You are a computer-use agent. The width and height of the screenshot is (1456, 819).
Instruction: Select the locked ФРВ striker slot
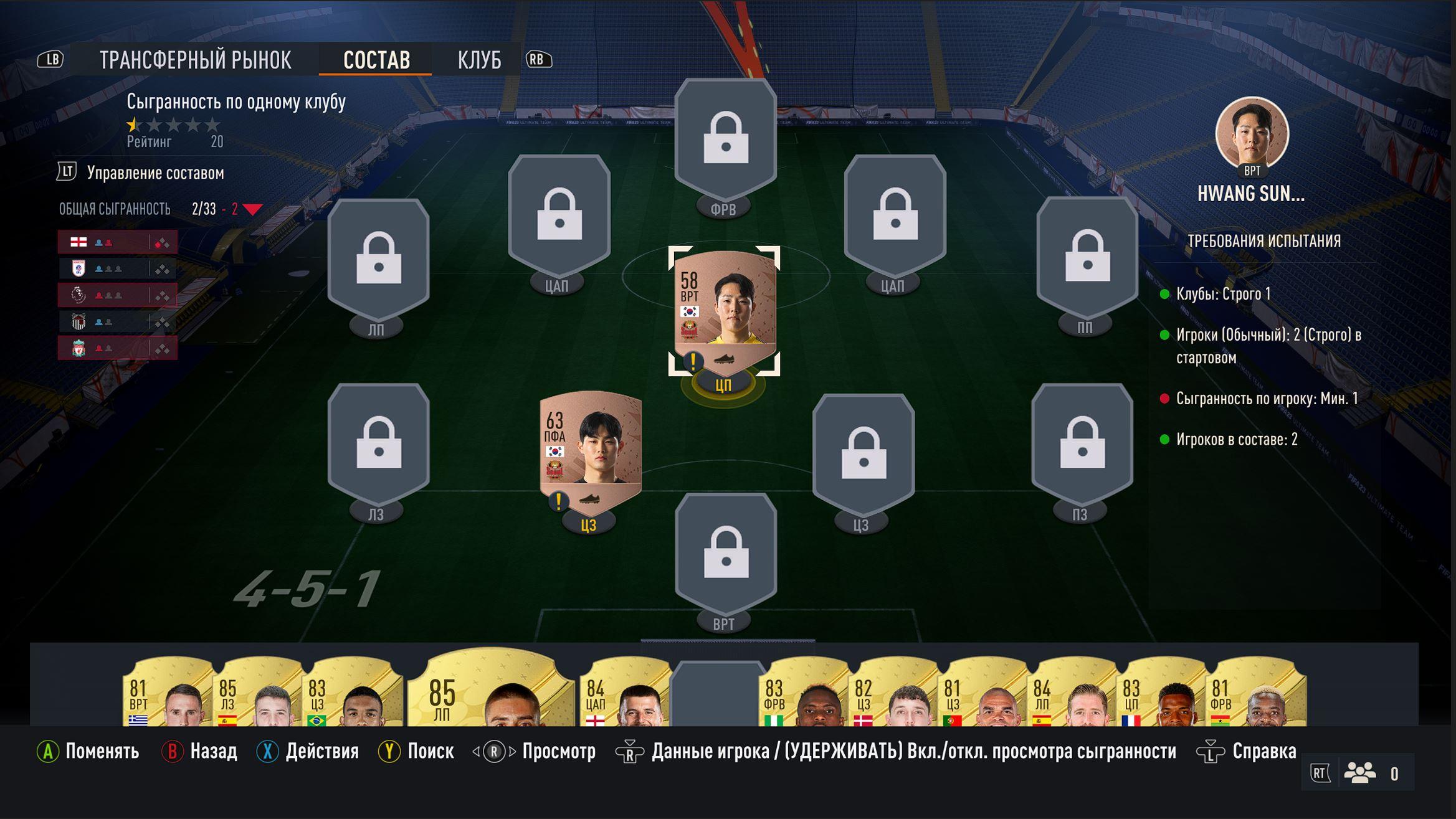tap(725, 139)
